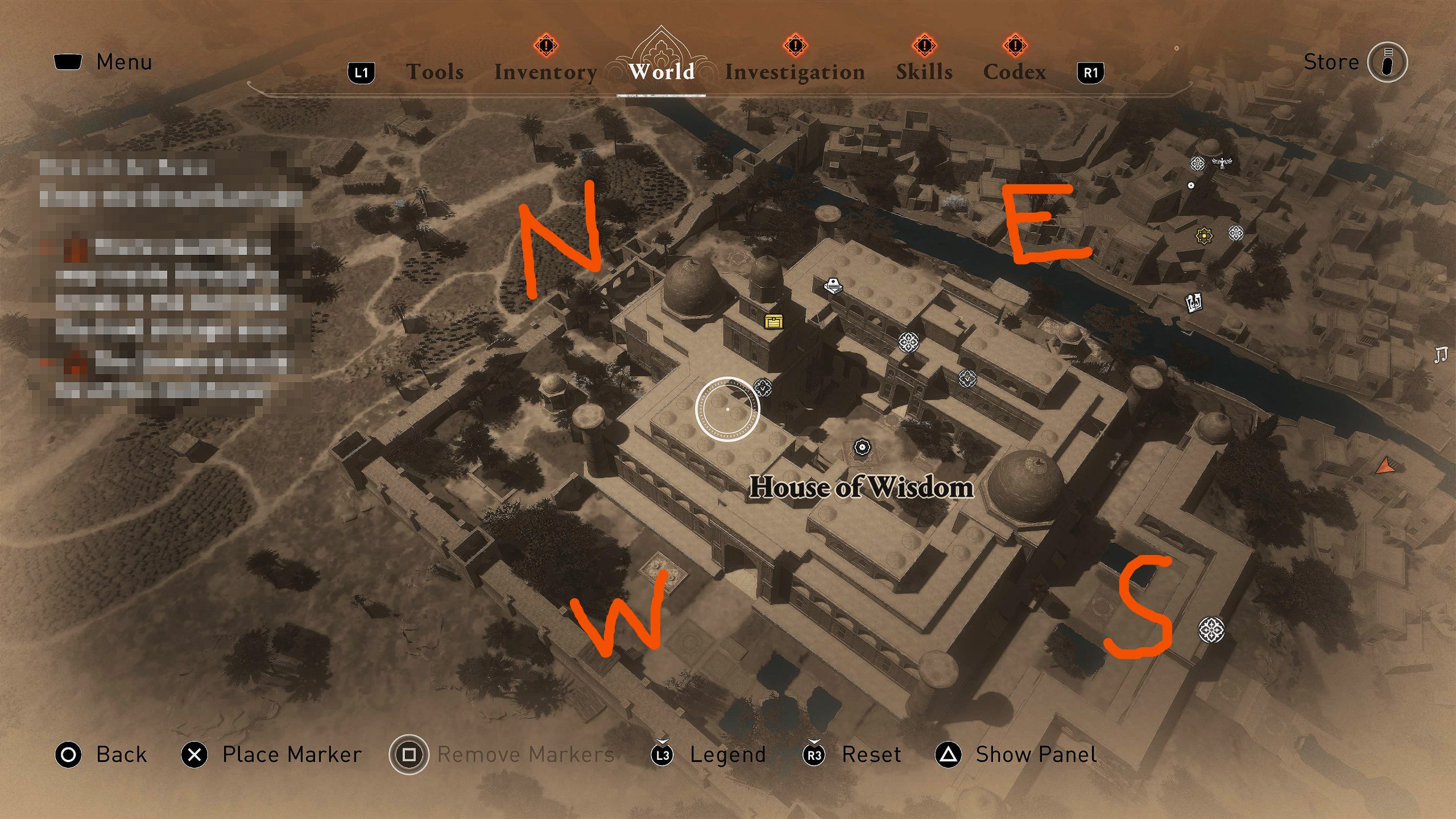This screenshot has width=1456, height=819.
Task: Click the orange player arrow marker
Action: (1385, 466)
